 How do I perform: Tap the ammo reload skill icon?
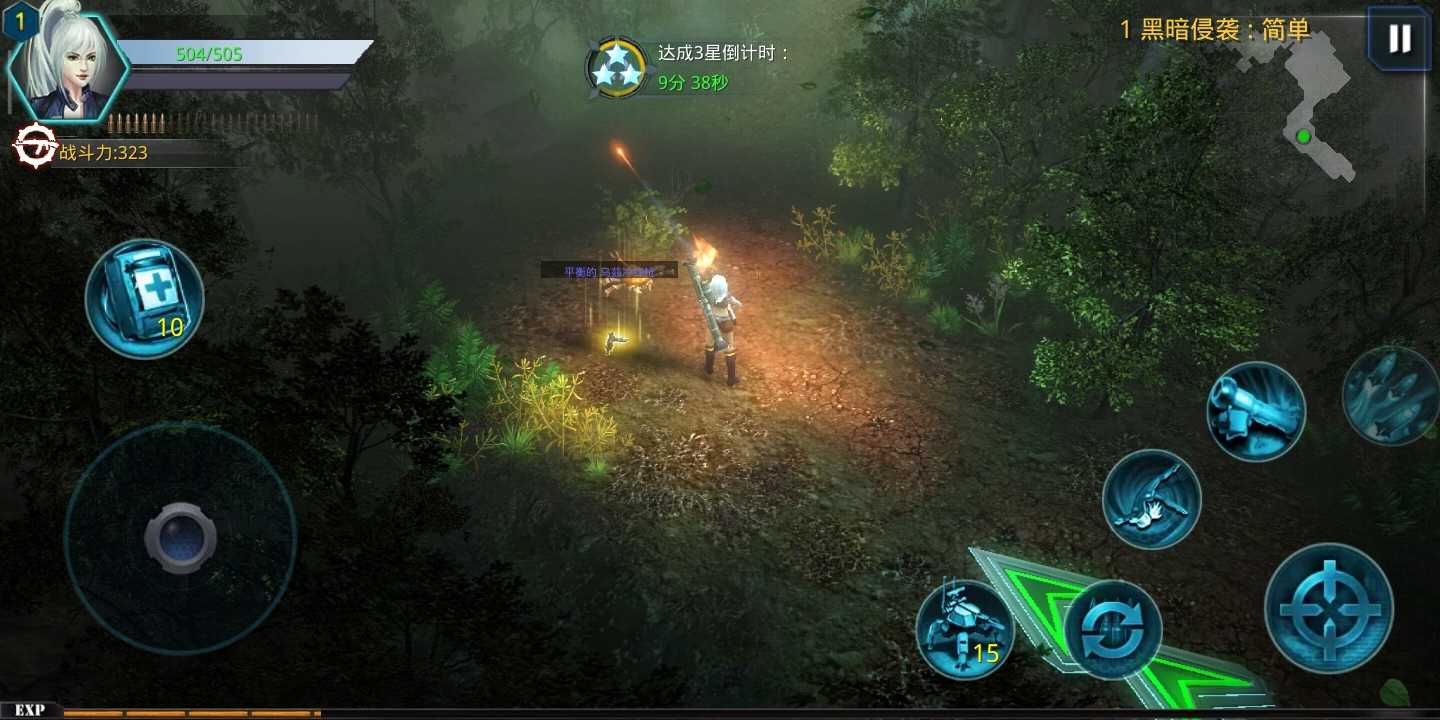click(1113, 628)
